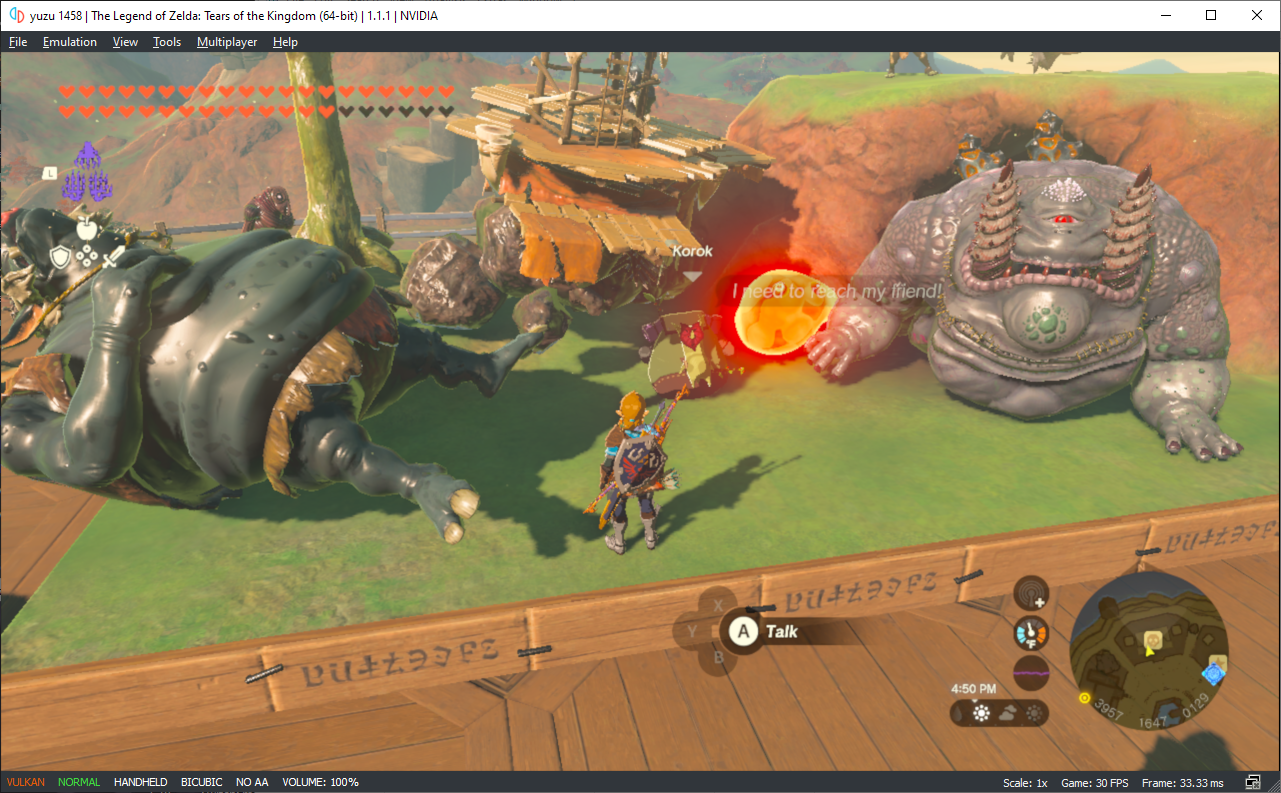
Task: Click the yellow rupee icon beside 3957
Action: click(1084, 699)
